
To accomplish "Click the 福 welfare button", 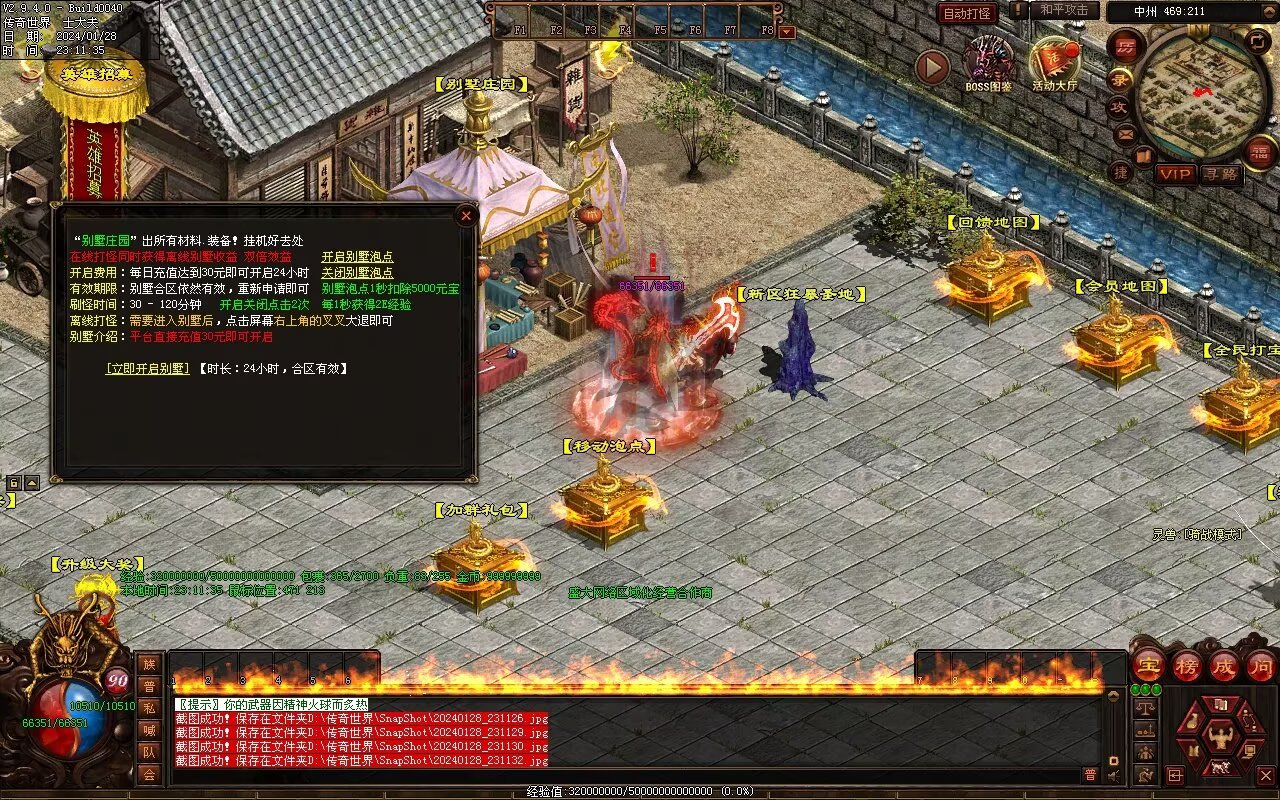I will click(x=1259, y=152).
